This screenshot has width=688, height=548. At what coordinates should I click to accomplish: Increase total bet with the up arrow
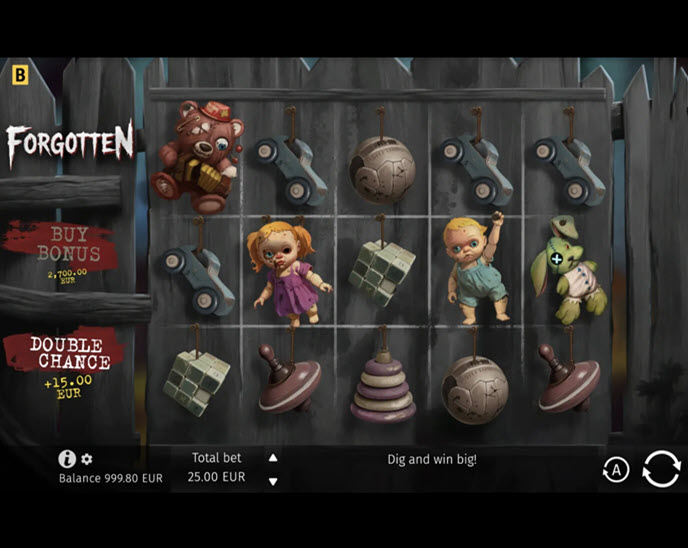[x=273, y=458]
